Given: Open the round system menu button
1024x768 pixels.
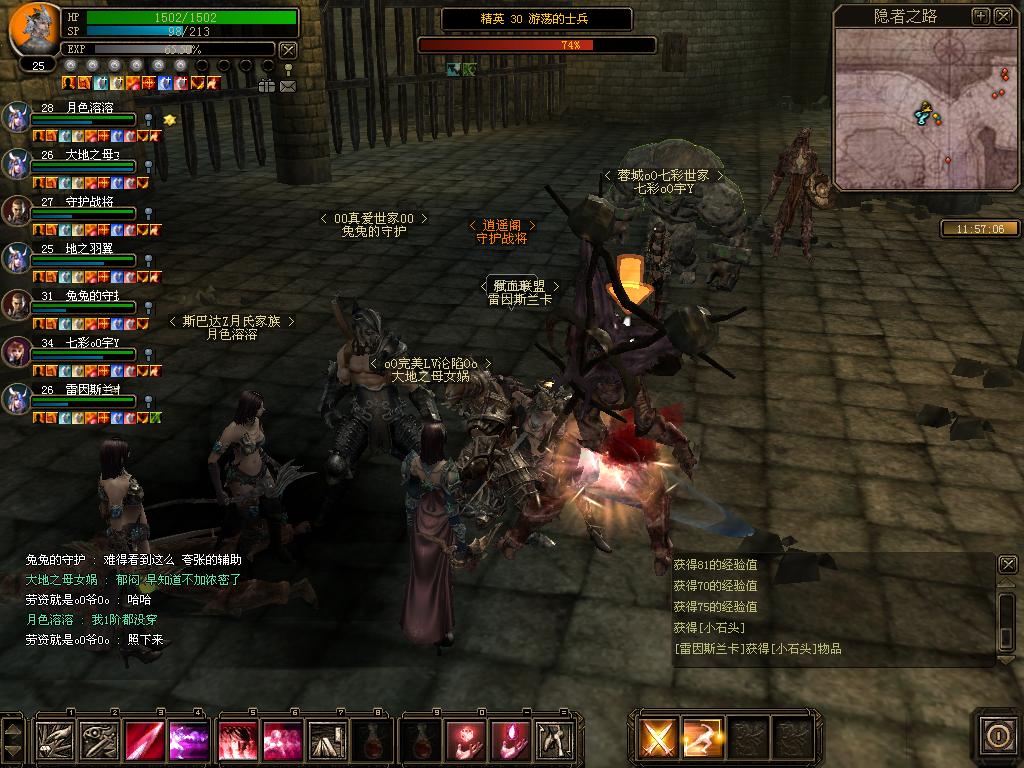Looking at the screenshot, I should [x=997, y=736].
